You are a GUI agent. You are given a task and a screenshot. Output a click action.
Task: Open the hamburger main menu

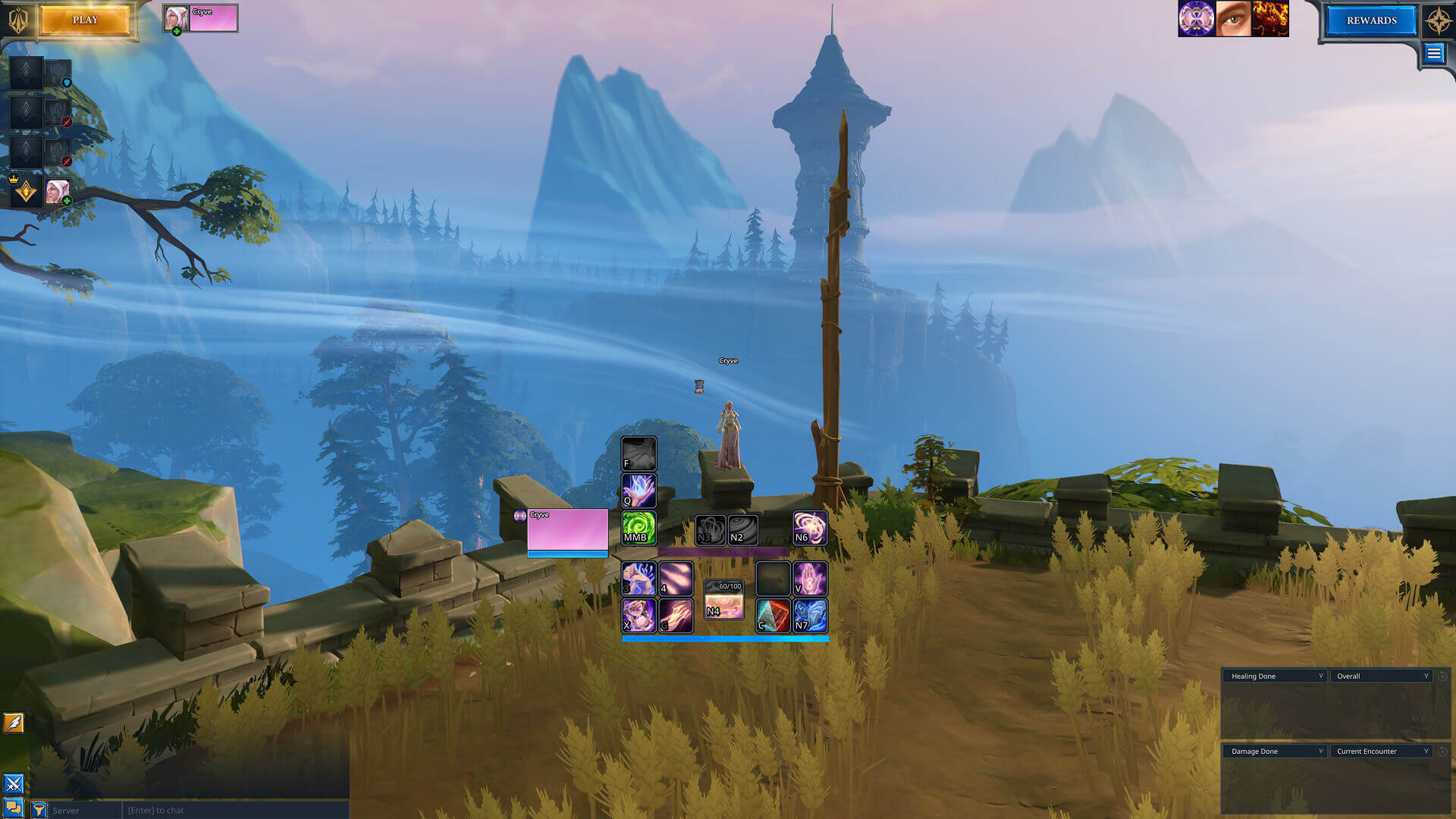tap(1433, 53)
